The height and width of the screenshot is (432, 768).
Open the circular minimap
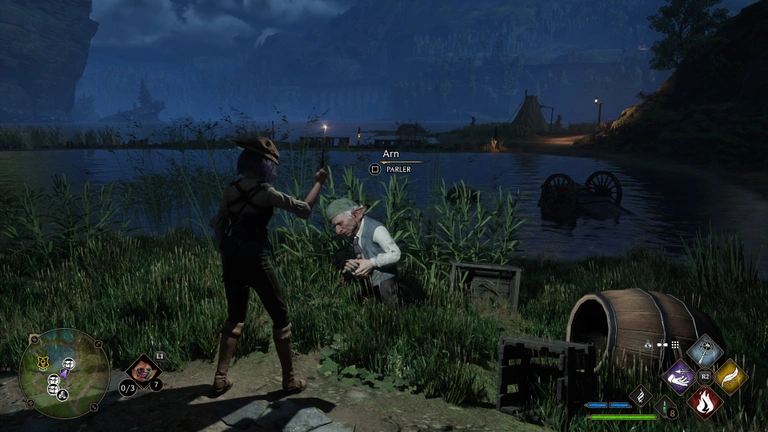click(x=64, y=373)
